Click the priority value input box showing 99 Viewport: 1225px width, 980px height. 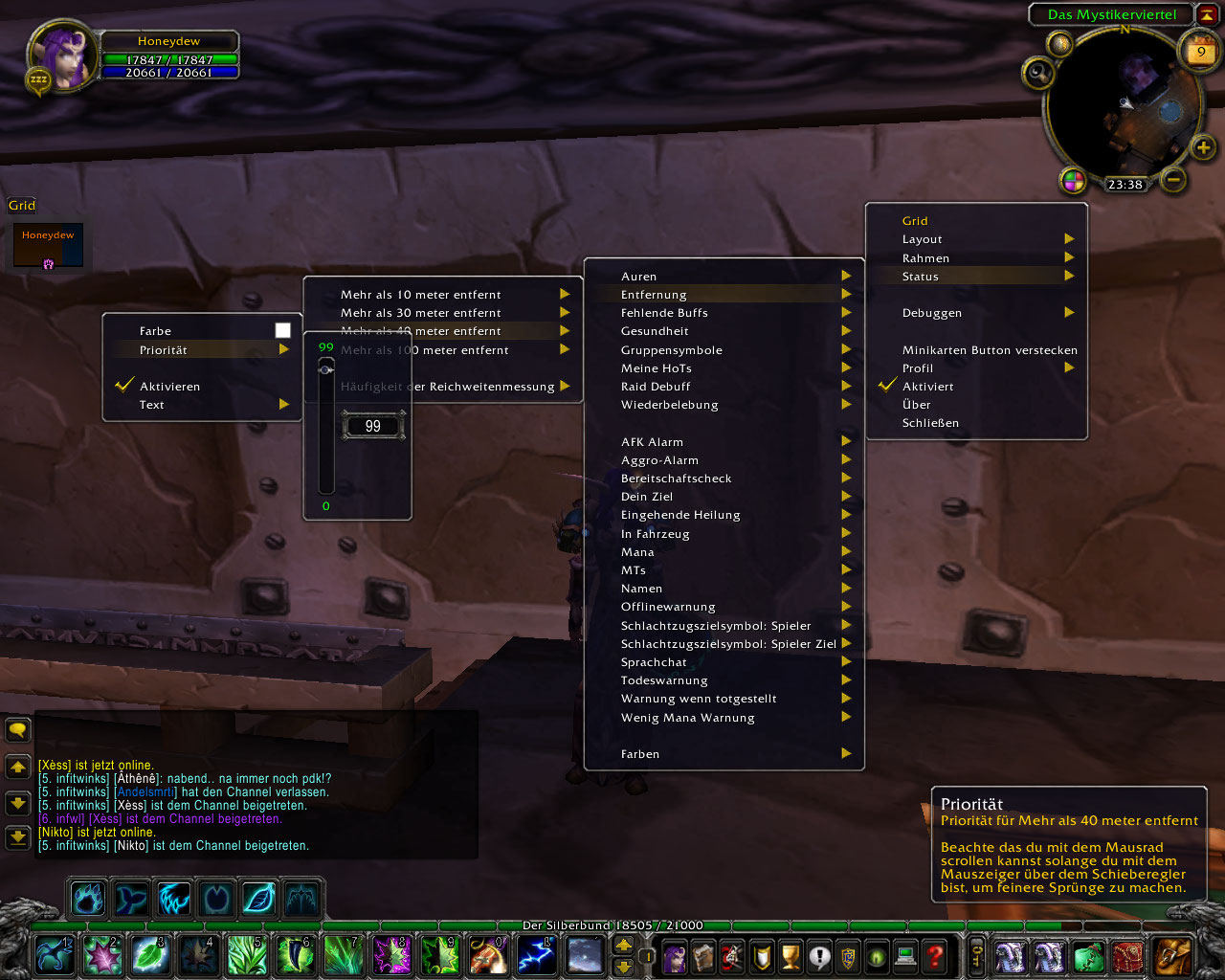(373, 426)
